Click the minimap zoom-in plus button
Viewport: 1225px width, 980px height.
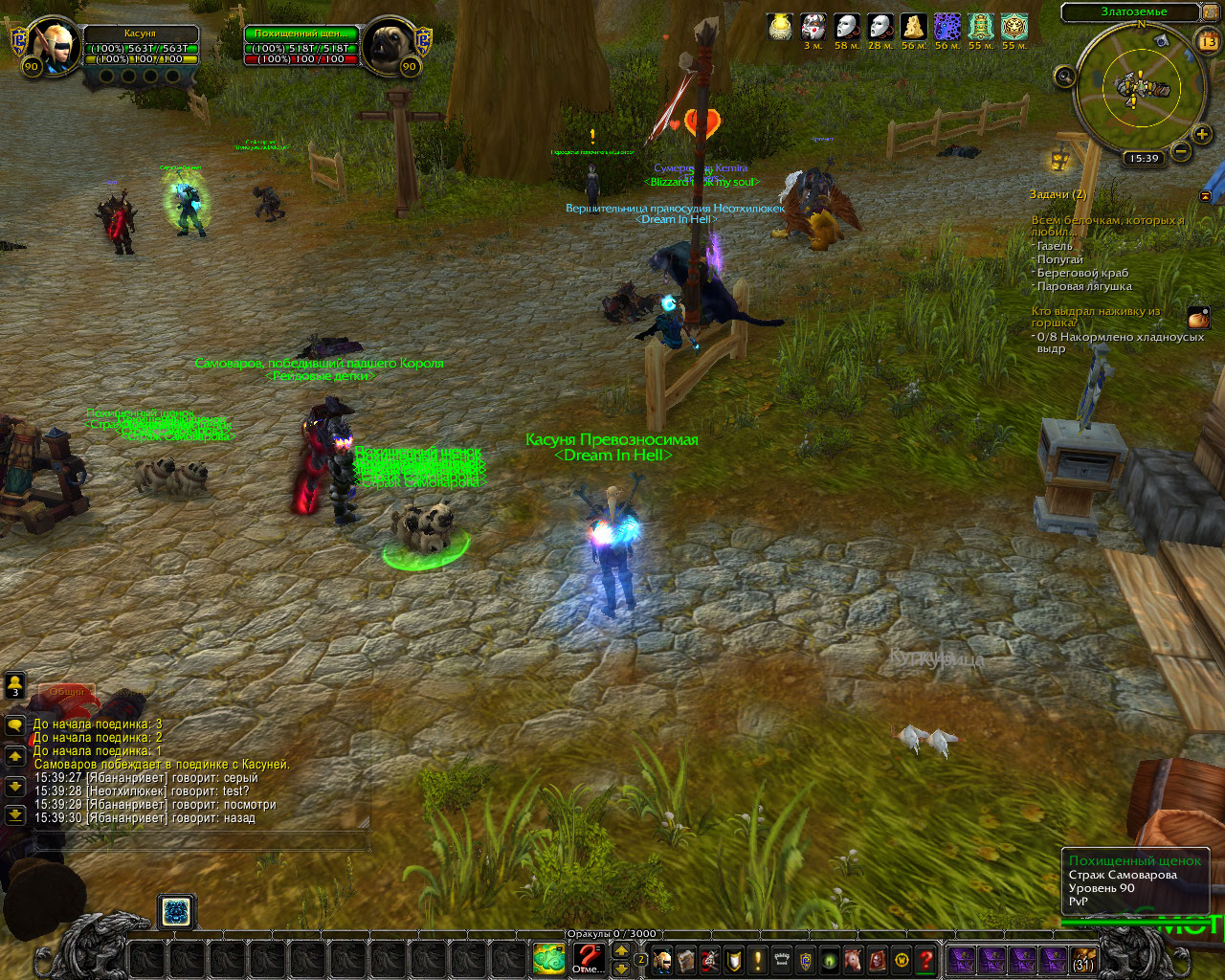click(1202, 135)
